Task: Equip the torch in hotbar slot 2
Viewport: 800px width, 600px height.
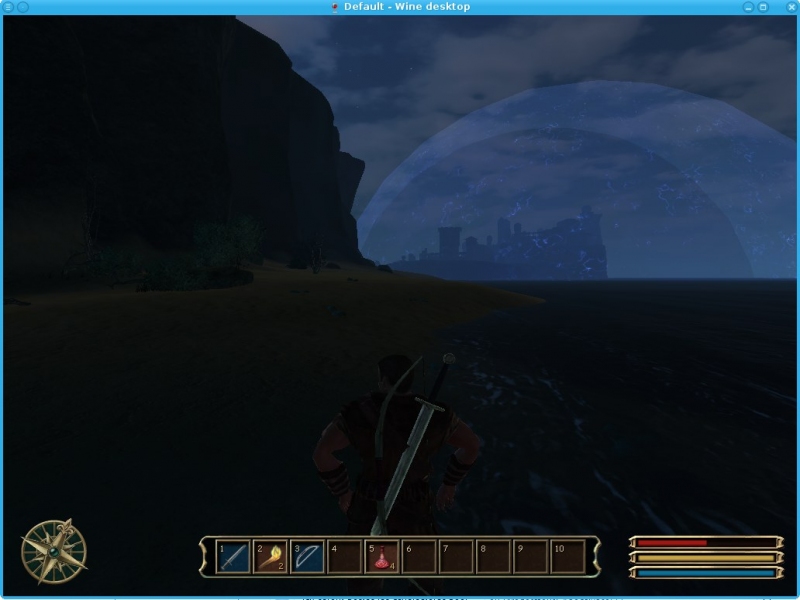Action: tap(270, 556)
